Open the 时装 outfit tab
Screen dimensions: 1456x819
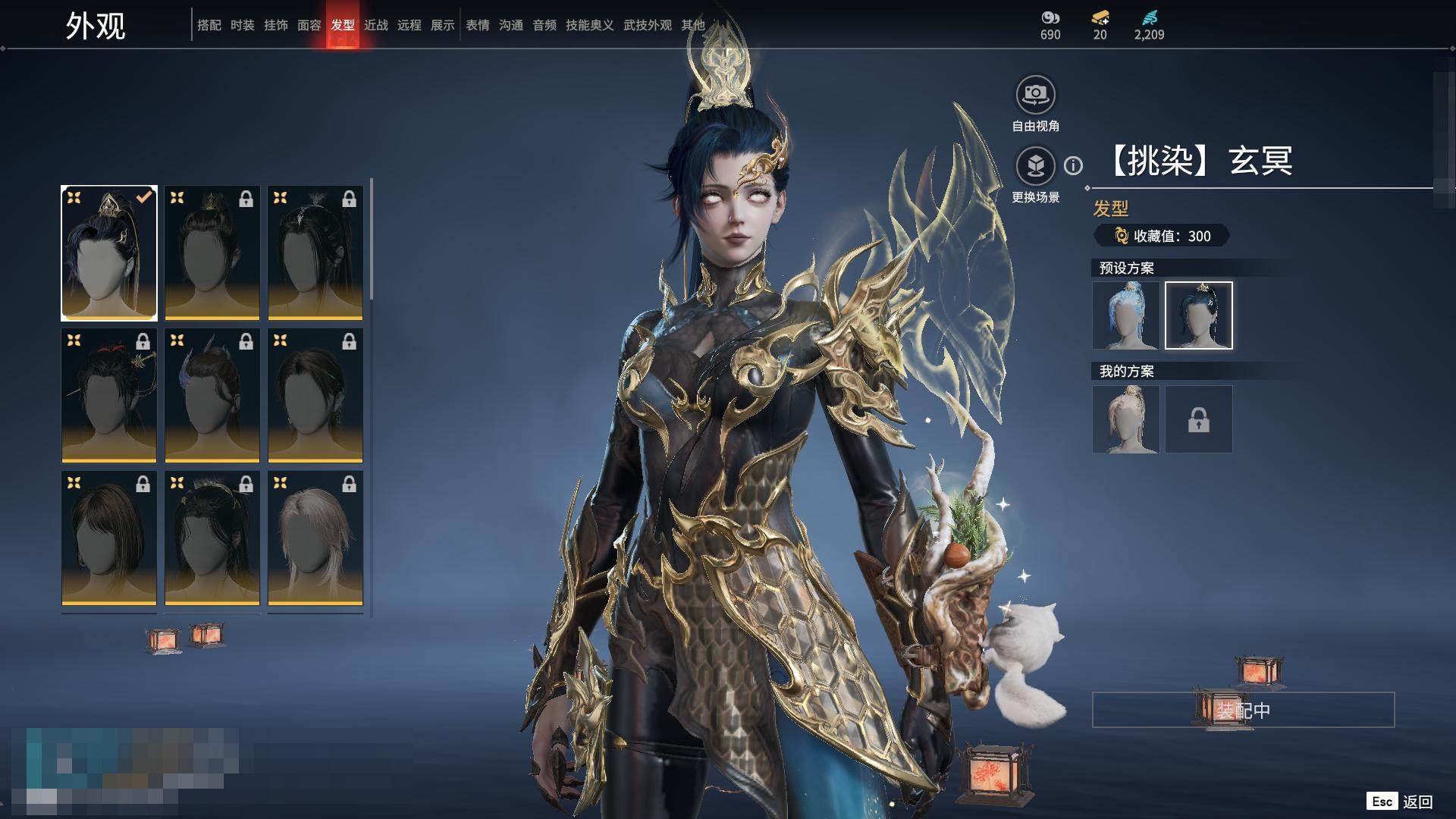pos(242,25)
